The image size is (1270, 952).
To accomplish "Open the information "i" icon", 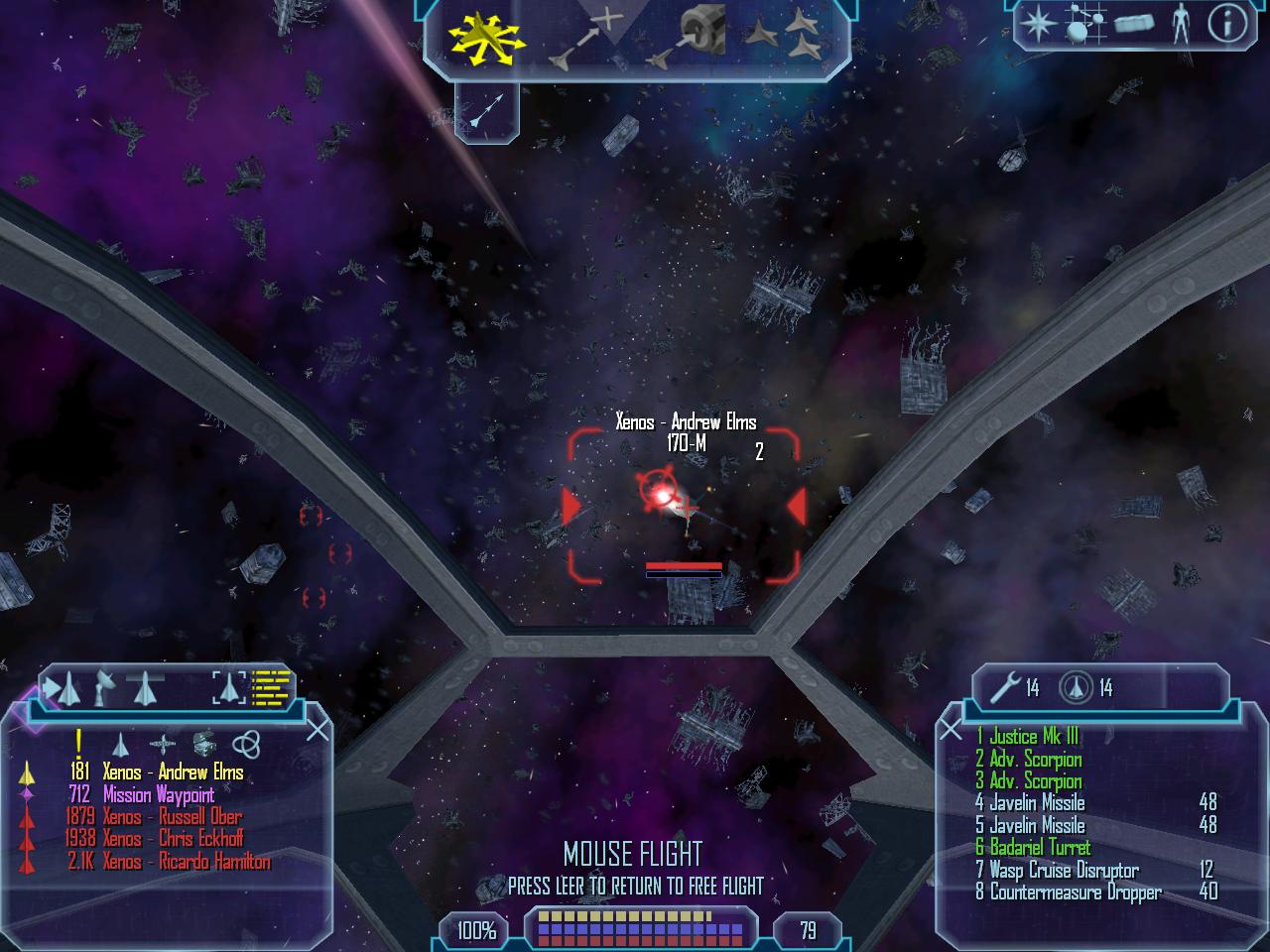I will pos(1226,24).
